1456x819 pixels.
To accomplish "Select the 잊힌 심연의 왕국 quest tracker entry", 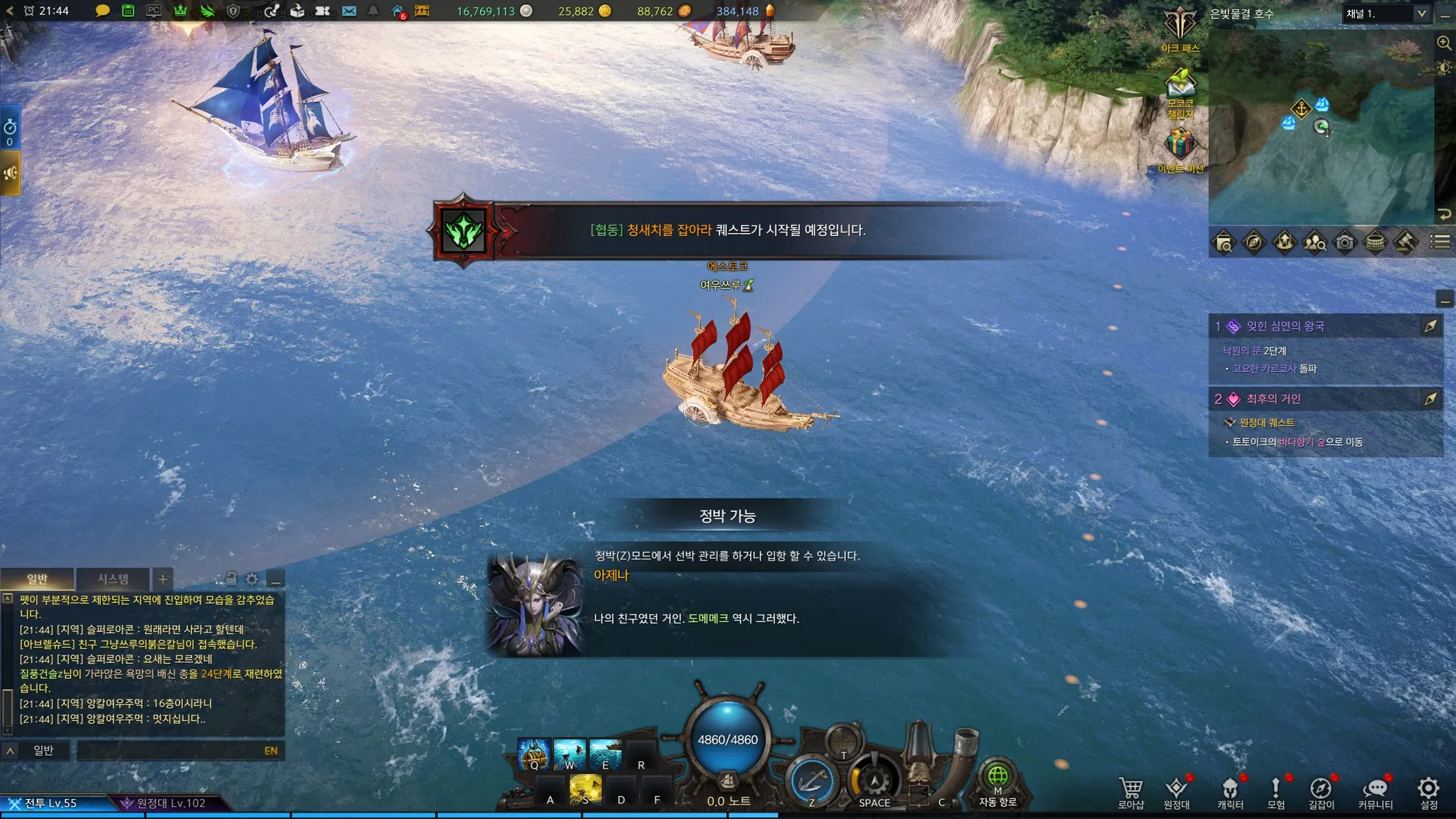I will (x=1285, y=326).
